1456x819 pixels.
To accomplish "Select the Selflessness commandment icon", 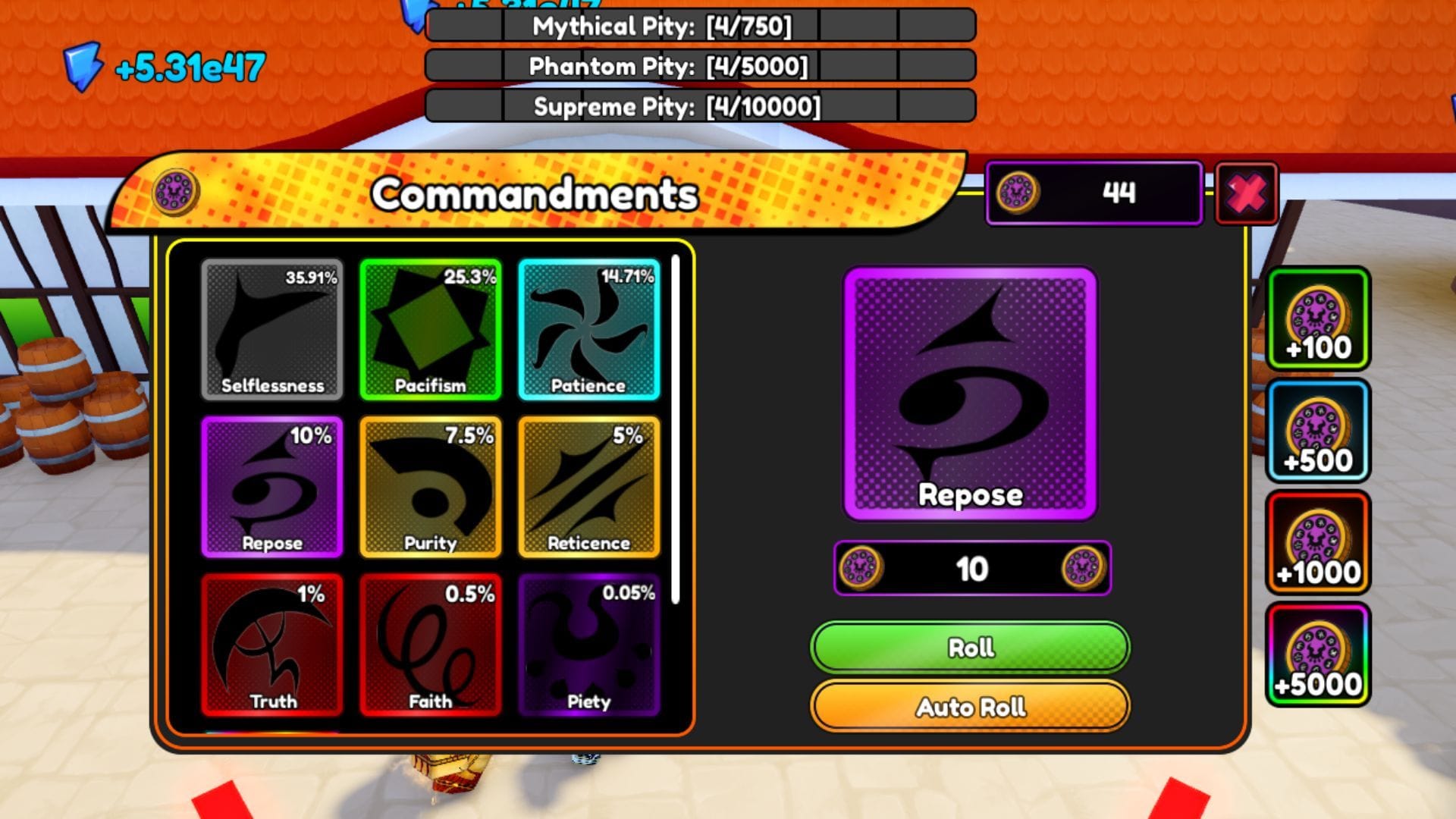I will [271, 330].
